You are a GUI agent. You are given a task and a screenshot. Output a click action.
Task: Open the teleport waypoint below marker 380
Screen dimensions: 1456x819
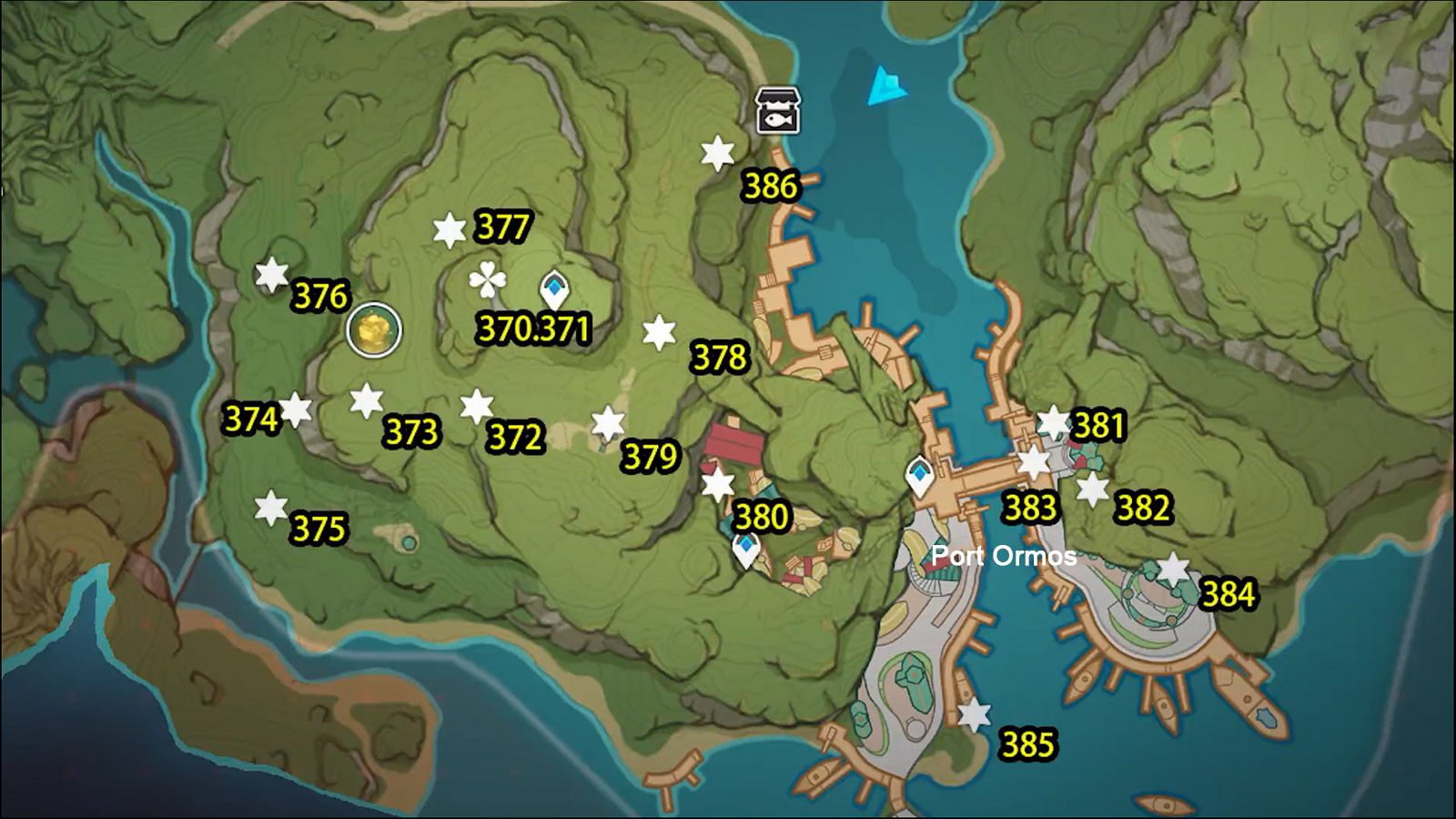click(x=746, y=549)
